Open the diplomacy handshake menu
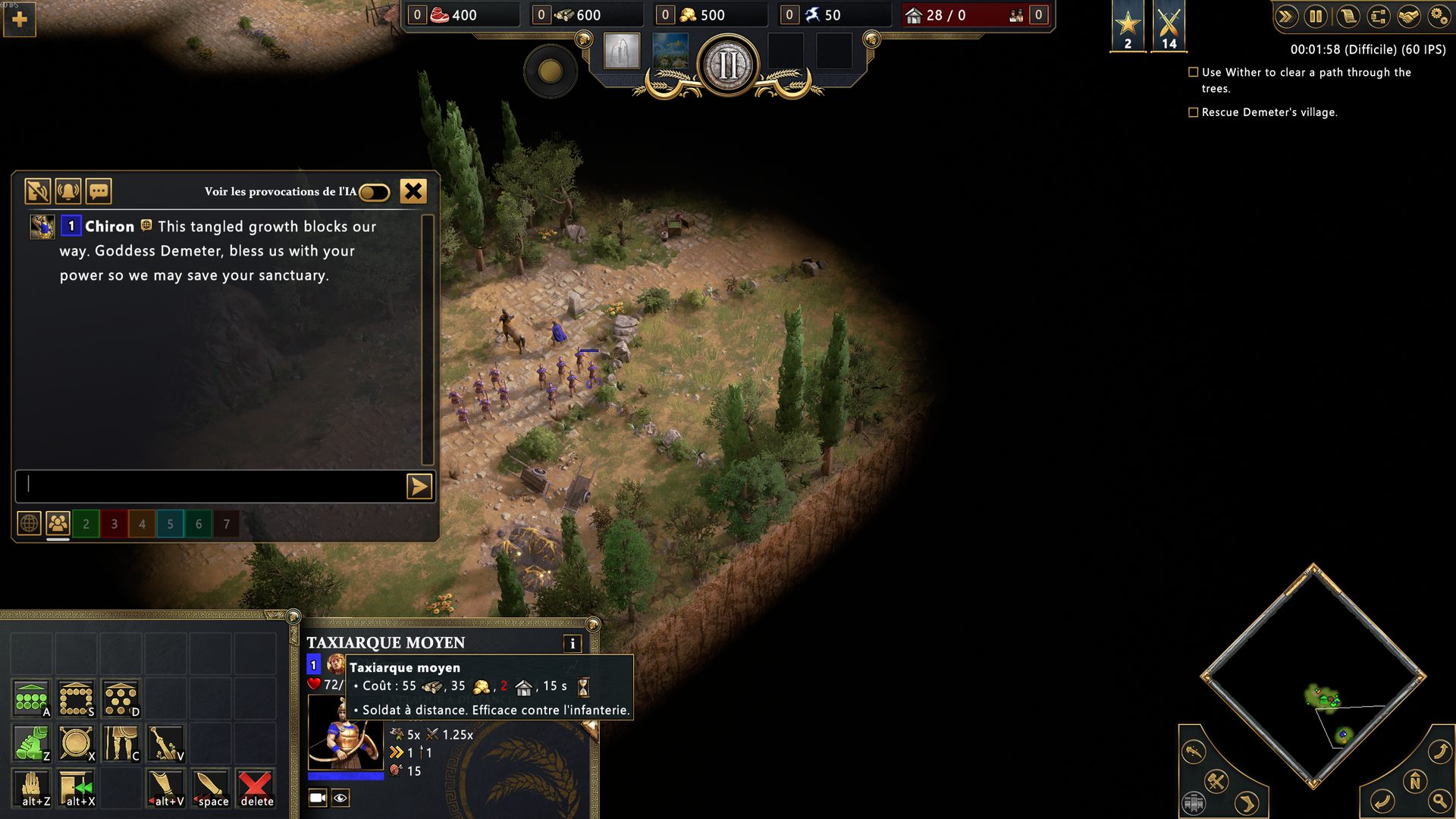This screenshot has height=819, width=1456. pos(1408,17)
